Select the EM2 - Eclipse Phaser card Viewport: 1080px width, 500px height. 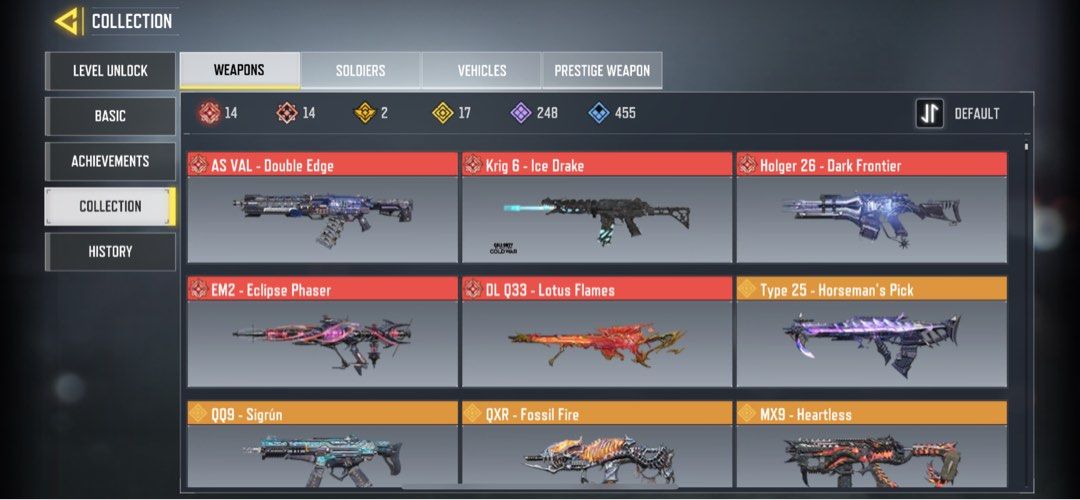[x=322, y=332]
